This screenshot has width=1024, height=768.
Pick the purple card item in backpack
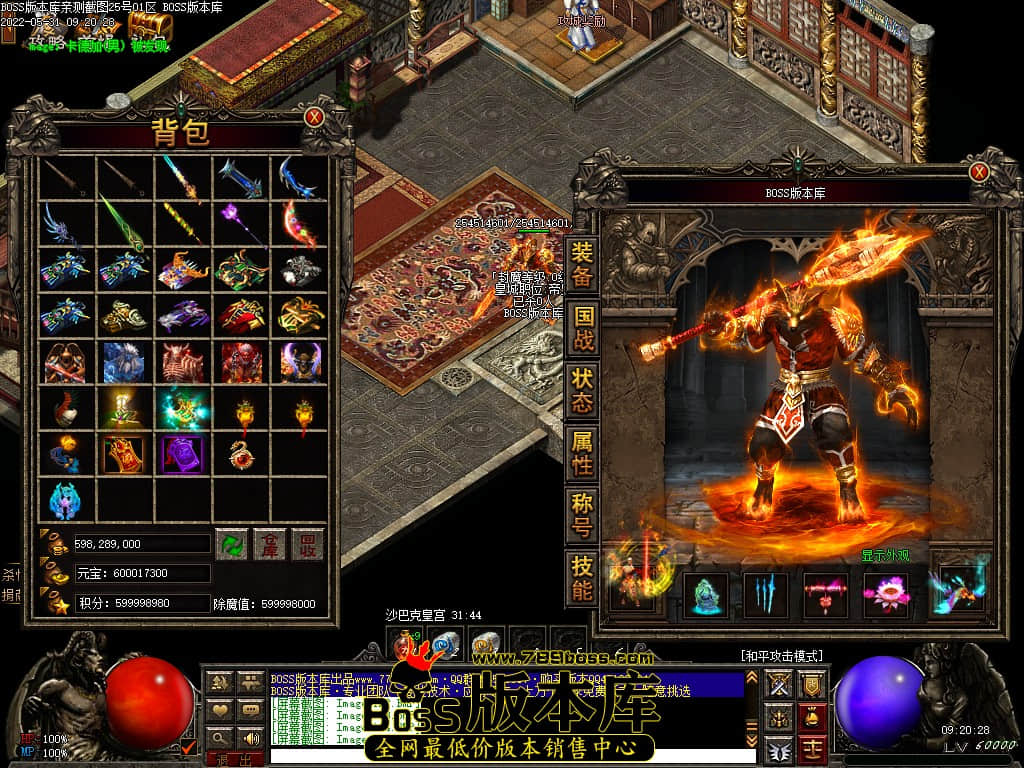pyautogui.click(x=183, y=453)
